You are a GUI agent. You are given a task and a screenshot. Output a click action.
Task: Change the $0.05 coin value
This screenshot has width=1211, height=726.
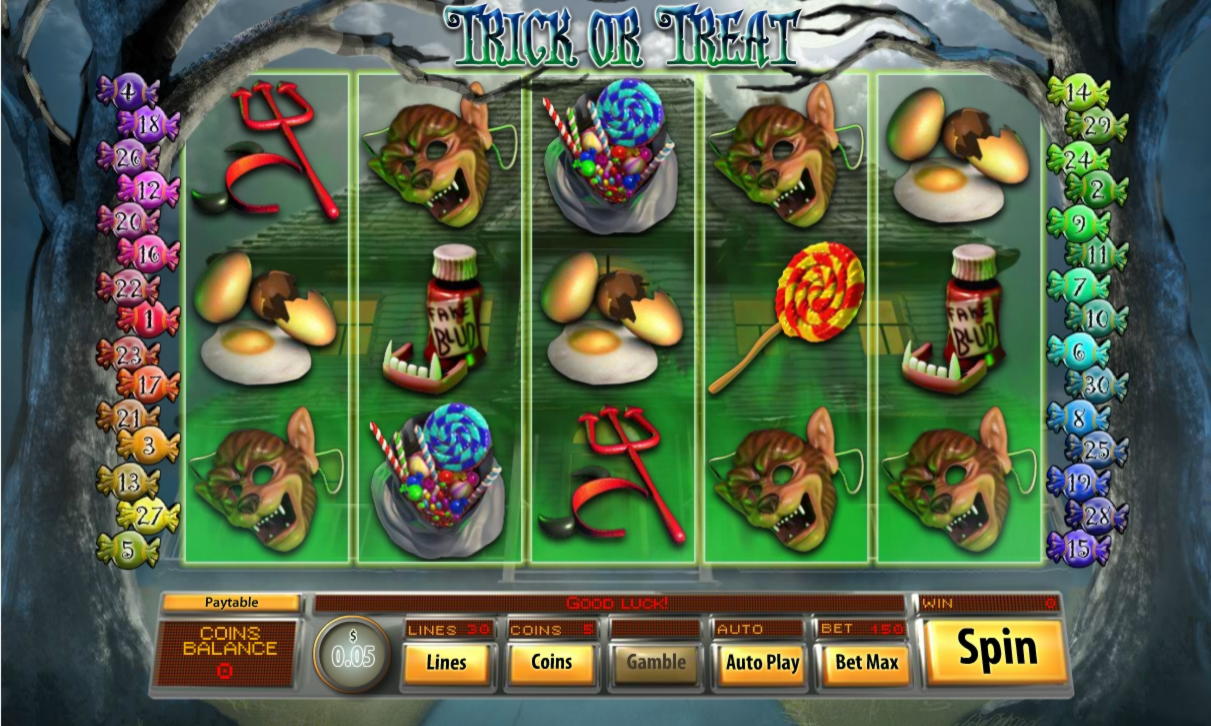tap(352, 655)
